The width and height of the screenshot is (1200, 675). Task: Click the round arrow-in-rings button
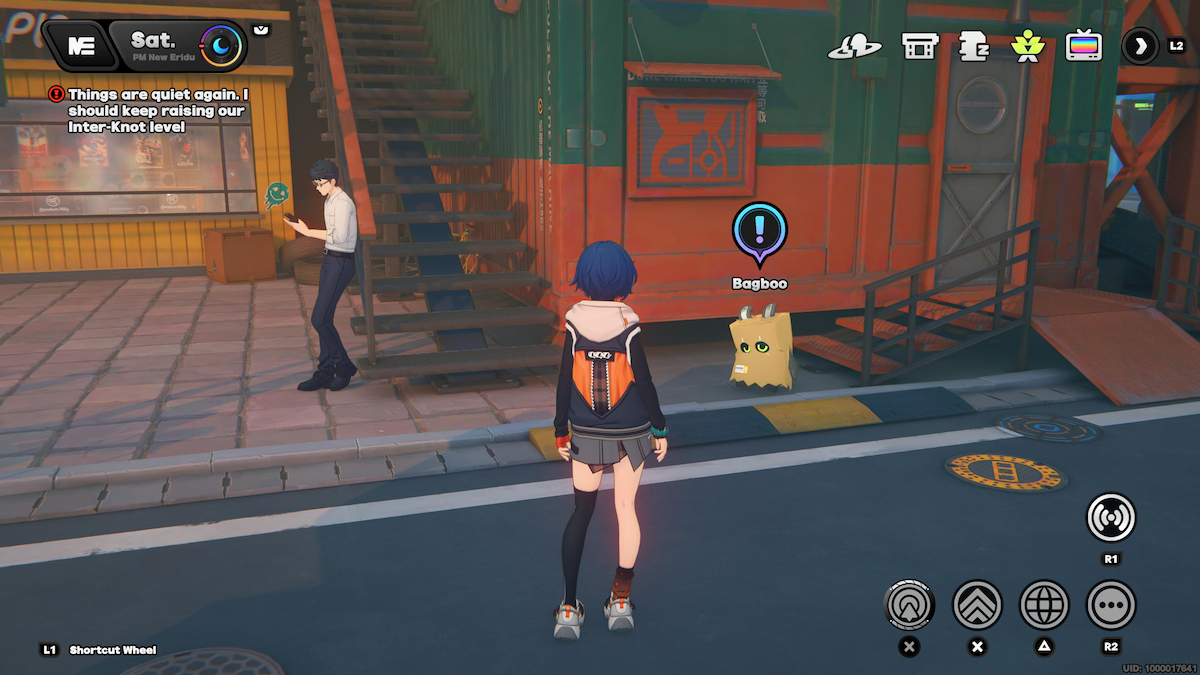click(909, 604)
